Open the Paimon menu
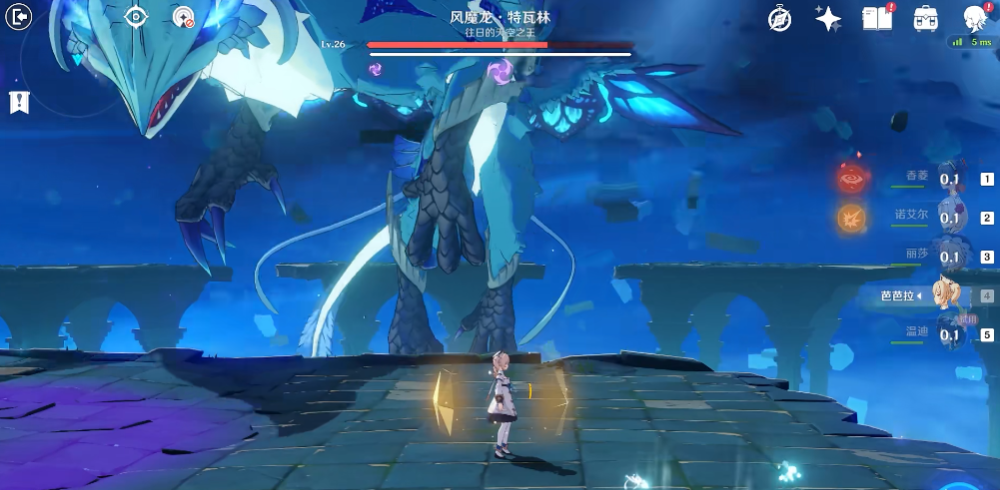This screenshot has width=1000, height=490. click(974, 18)
